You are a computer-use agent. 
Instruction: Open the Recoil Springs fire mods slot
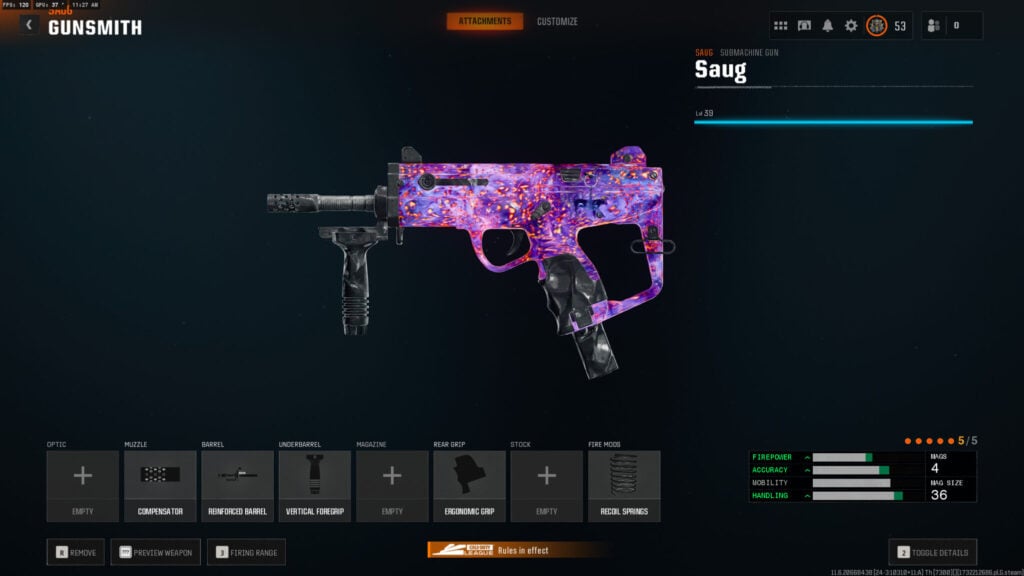(x=624, y=485)
